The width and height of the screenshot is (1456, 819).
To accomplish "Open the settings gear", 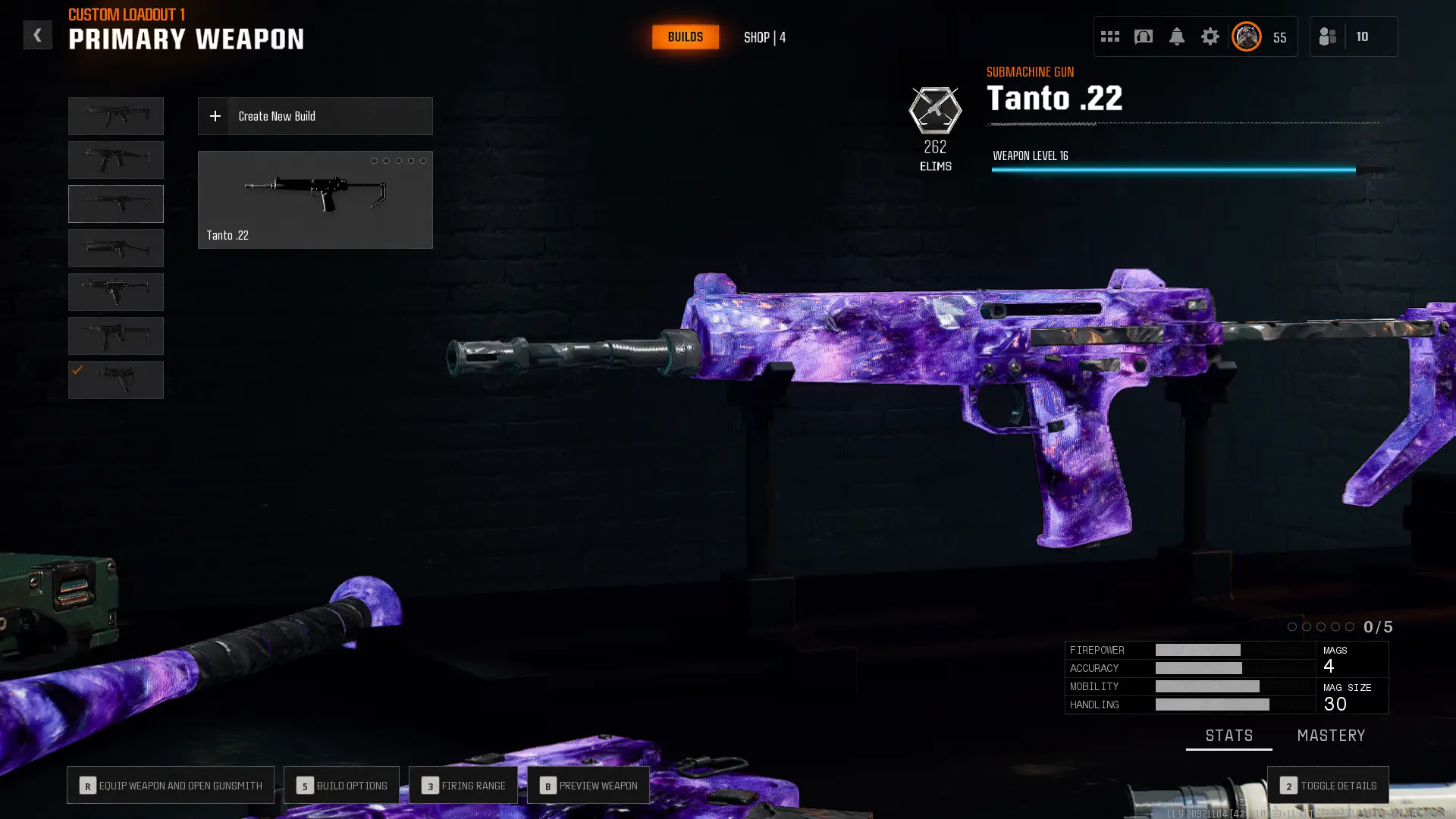I will click(1210, 36).
